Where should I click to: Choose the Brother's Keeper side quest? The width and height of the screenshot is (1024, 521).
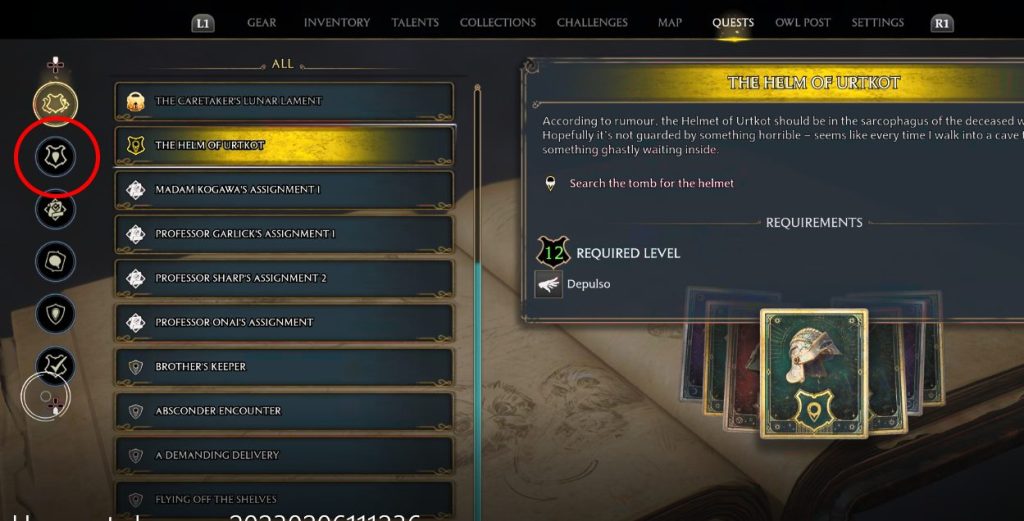coord(284,367)
